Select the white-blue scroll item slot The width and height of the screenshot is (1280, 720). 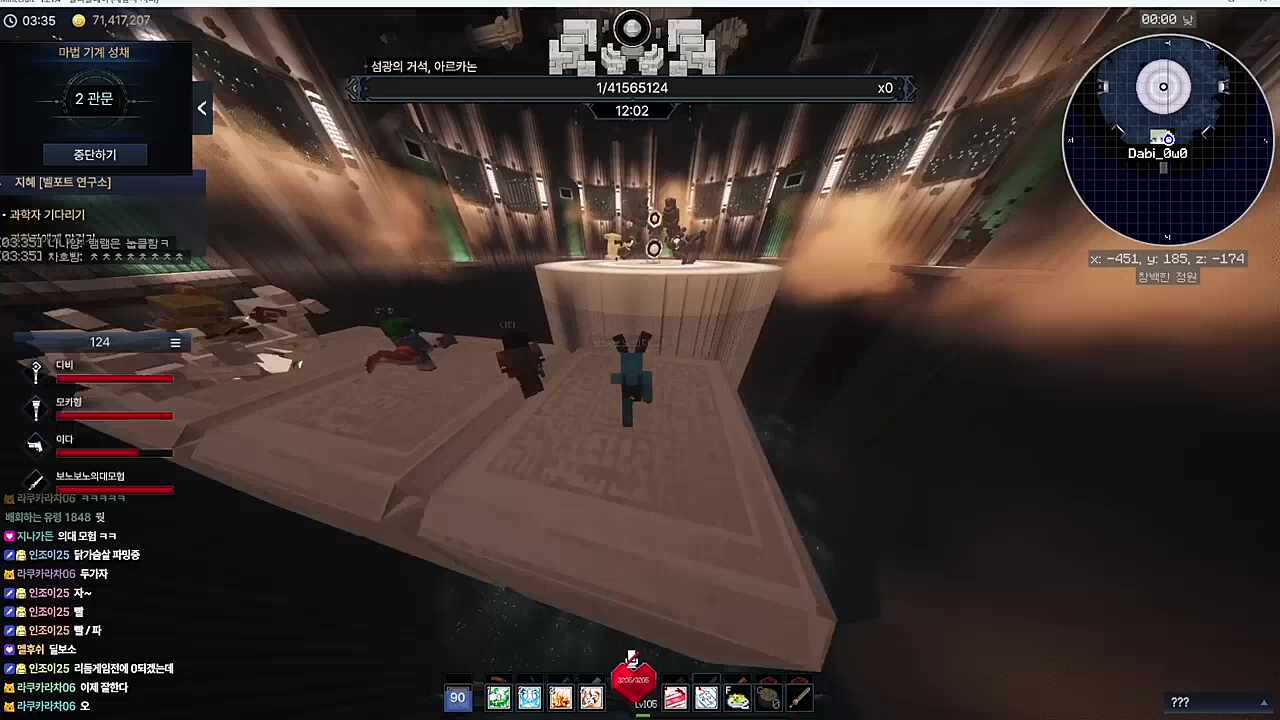(707, 698)
